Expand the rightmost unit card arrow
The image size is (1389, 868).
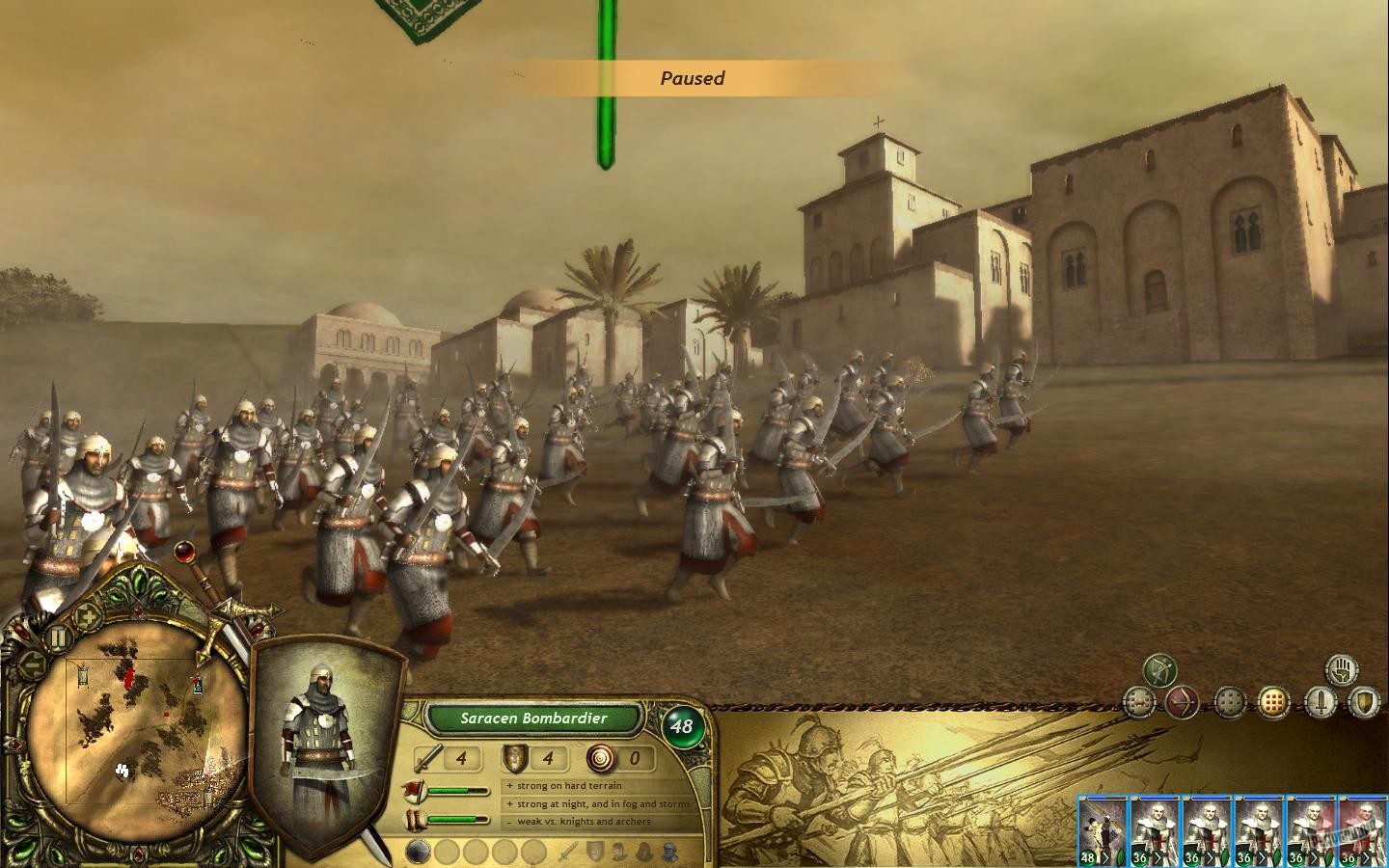click(x=1365, y=857)
